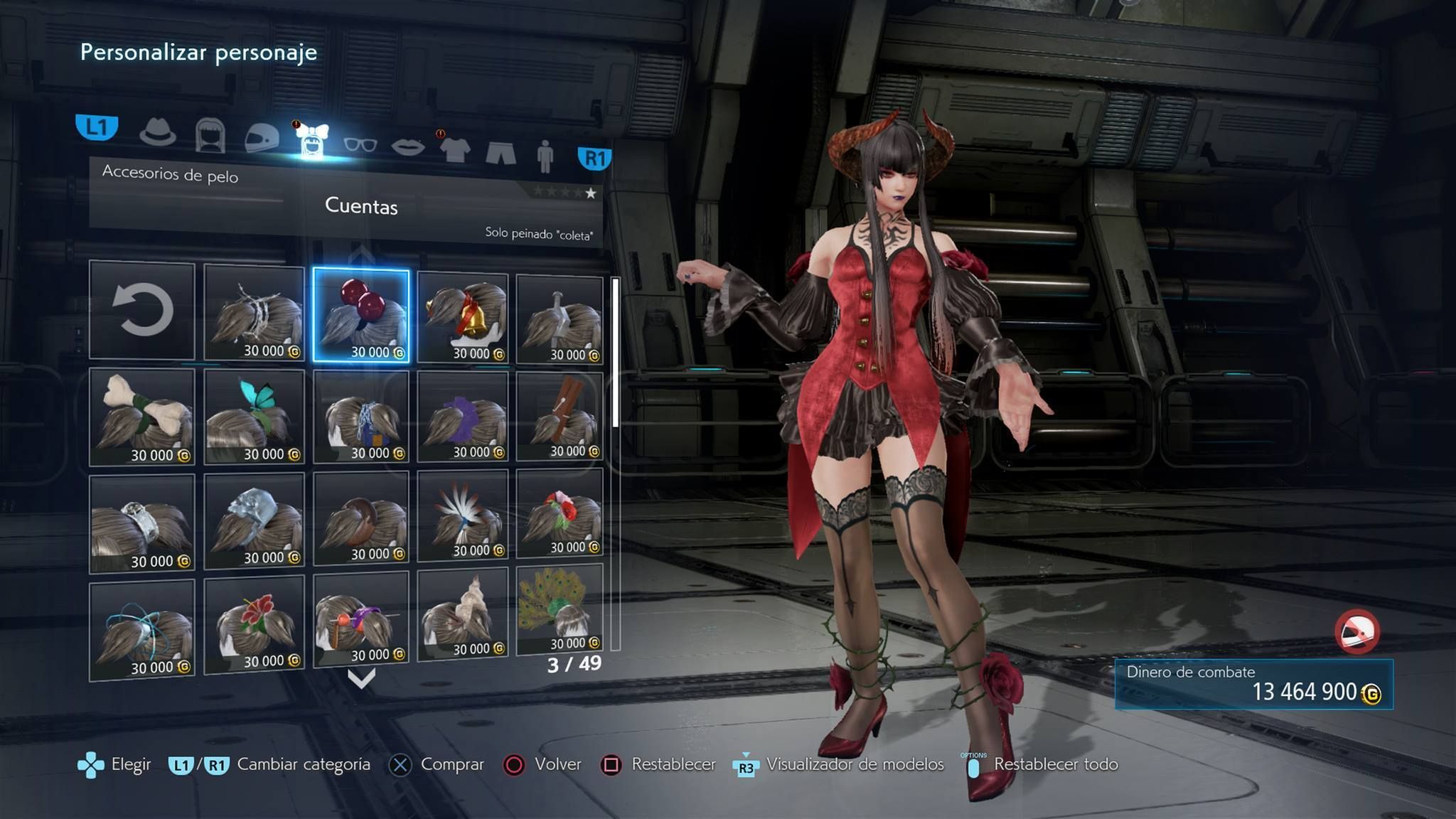Click the down arrow below the grid
The height and width of the screenshot is (819, 1456).
361,679
